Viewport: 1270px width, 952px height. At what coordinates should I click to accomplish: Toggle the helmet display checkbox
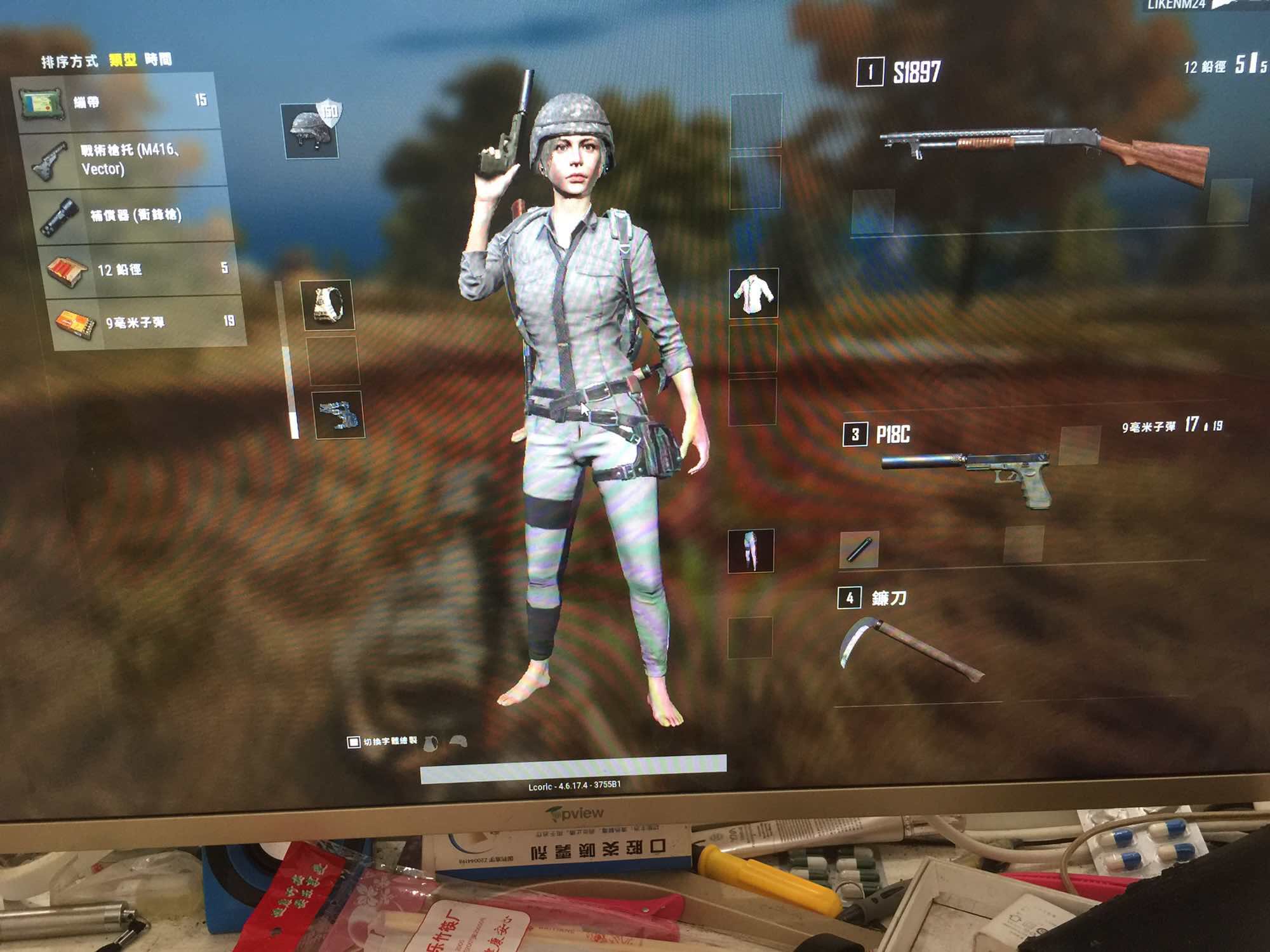click(354, 742)
